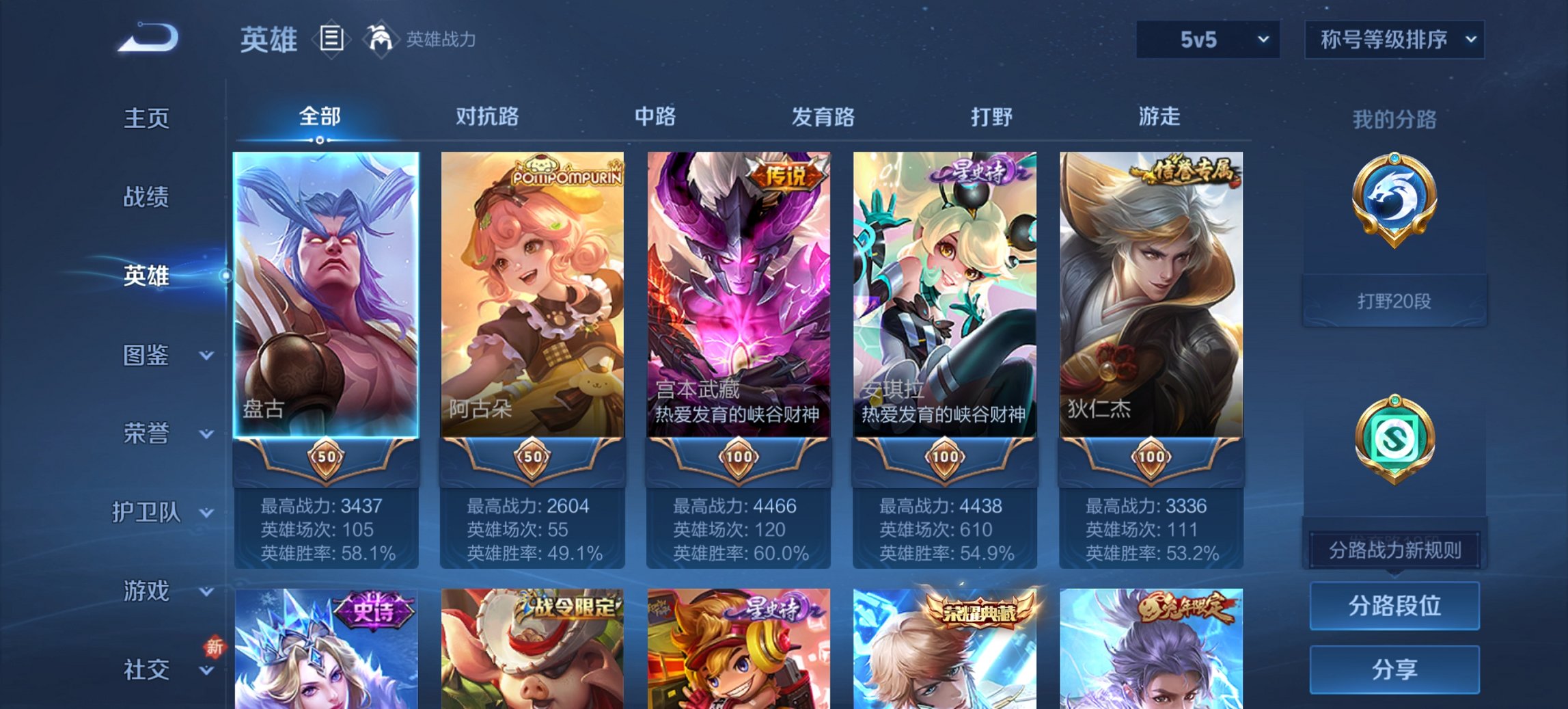Open 社交 with the 新 badge
Viewport: 1568px width, 709px height.
(x=147, y=670)
